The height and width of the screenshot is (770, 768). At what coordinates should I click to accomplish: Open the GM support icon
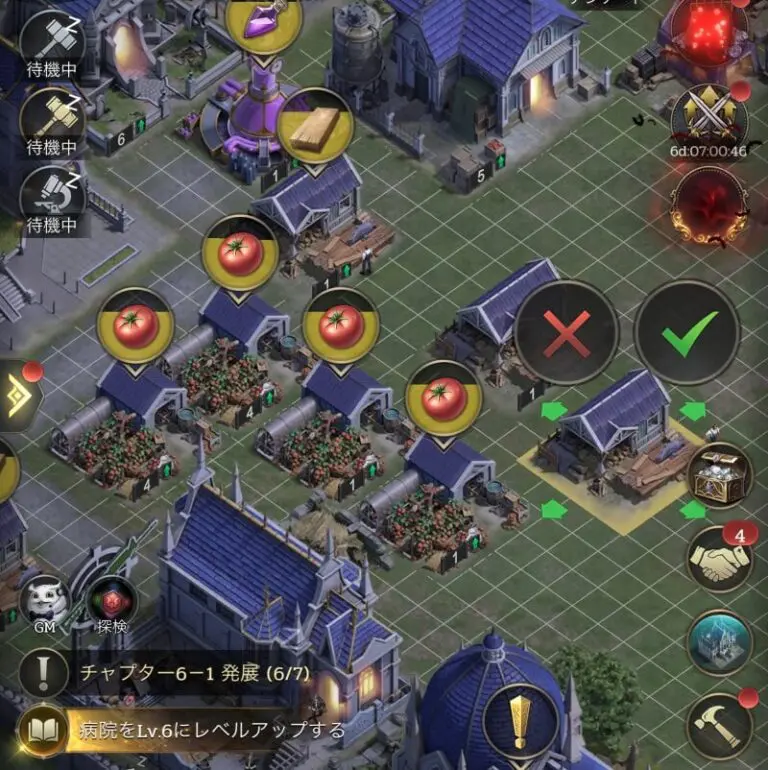point(44,602)
